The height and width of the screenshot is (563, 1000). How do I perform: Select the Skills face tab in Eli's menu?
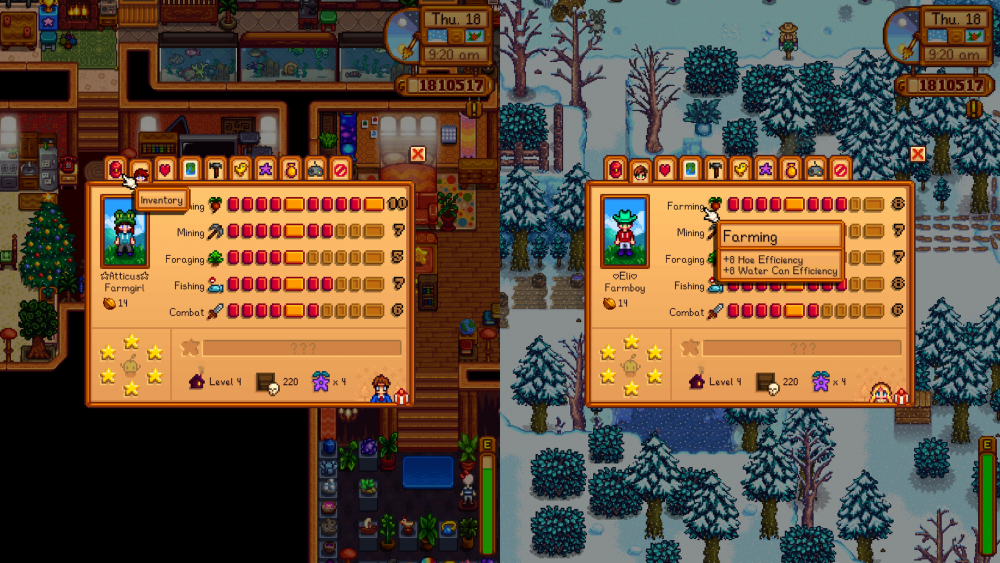[640, 171]
